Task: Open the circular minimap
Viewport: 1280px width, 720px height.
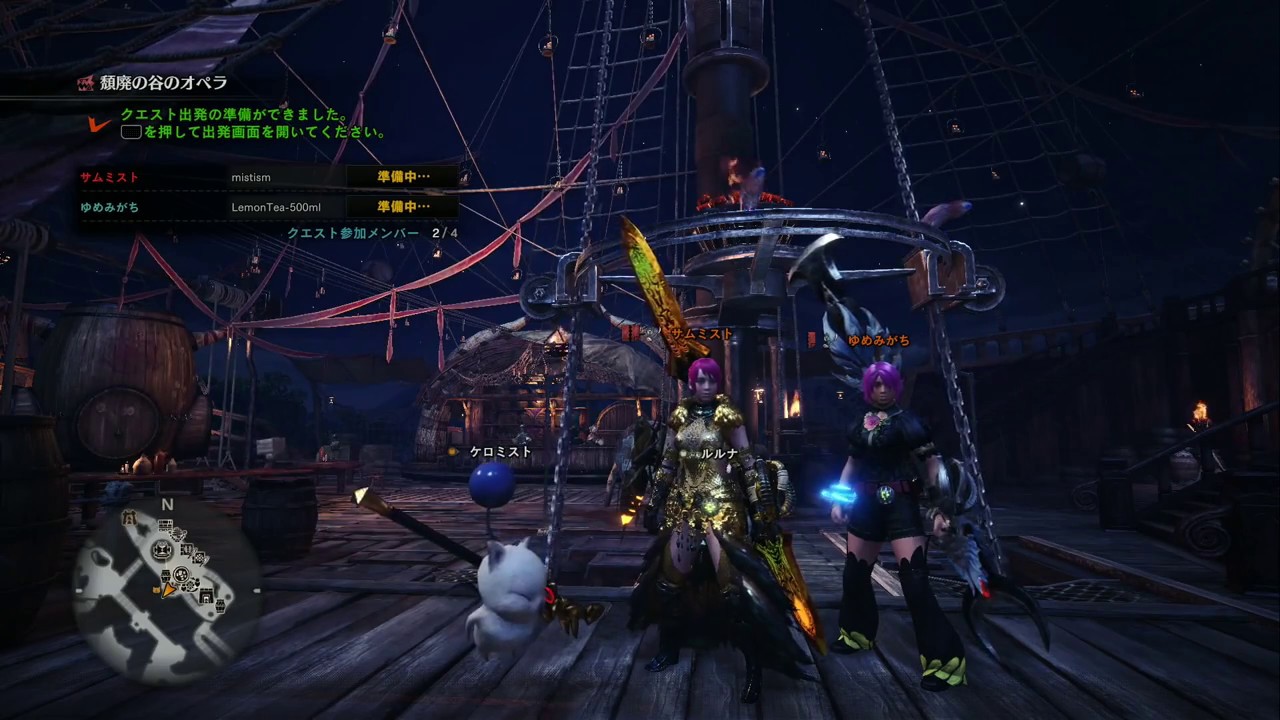Action: pyautogui.click(x=167, y=587)
